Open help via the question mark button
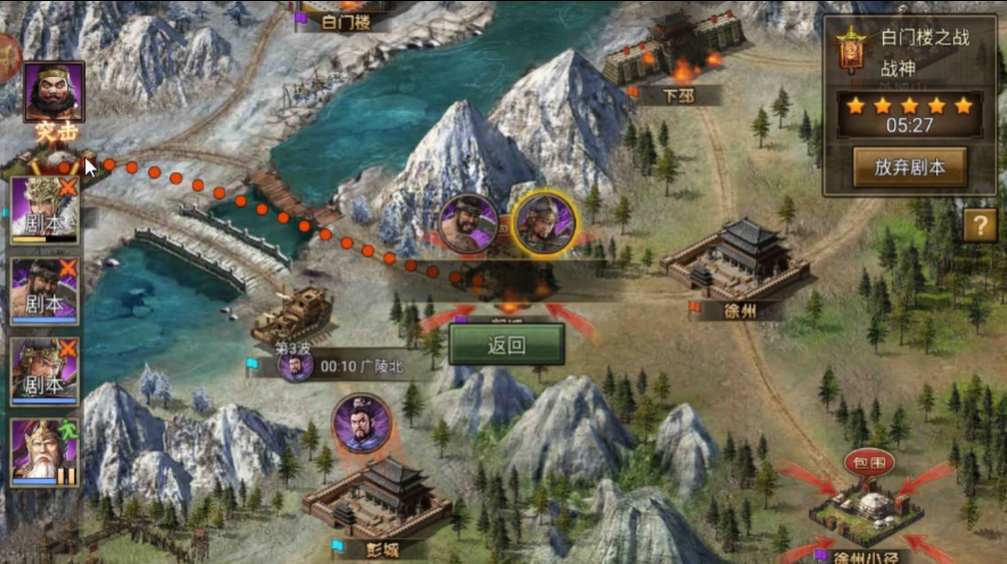The width and height of the screenshot is (1007, 564). (980, 225)
